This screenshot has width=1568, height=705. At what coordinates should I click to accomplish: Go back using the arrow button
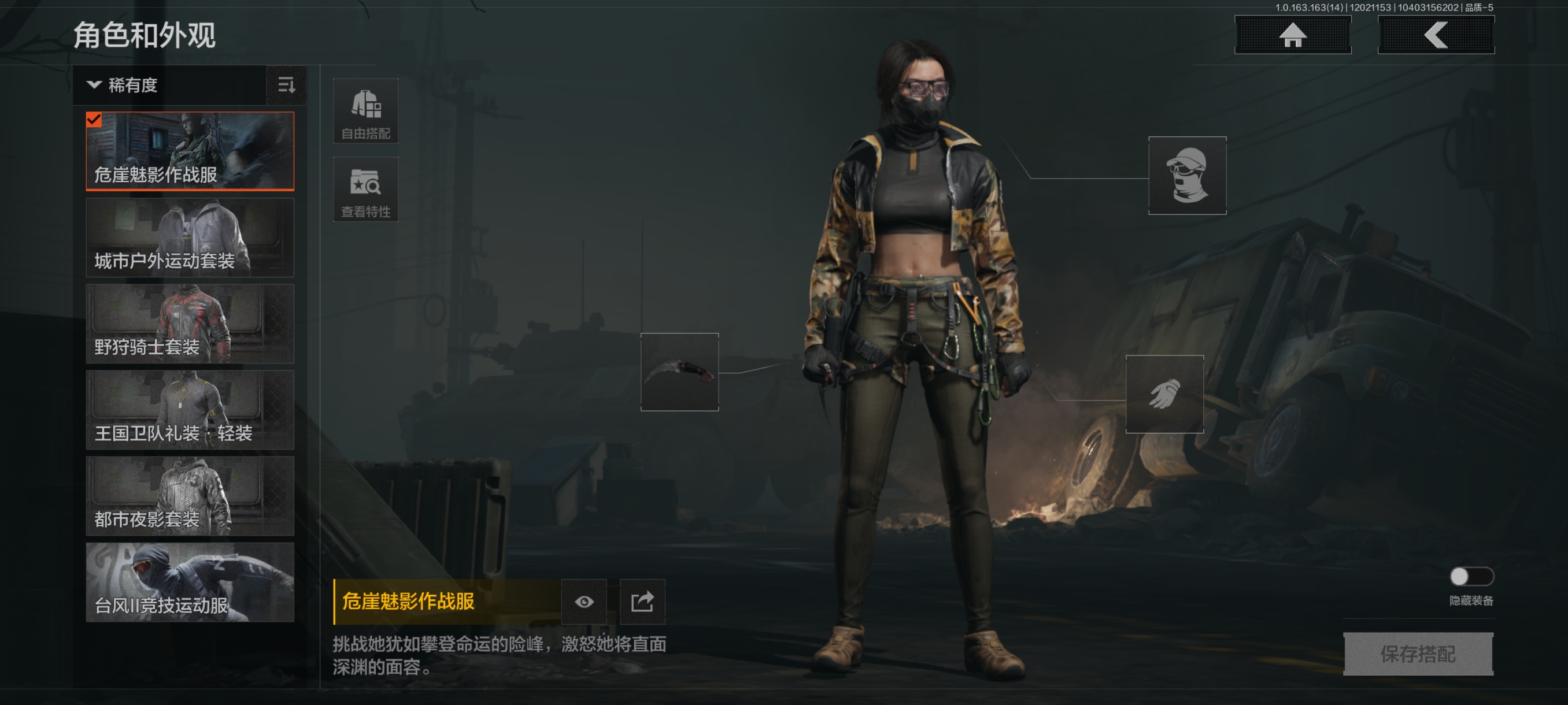pyautogui.click(x=1435, y=35)
